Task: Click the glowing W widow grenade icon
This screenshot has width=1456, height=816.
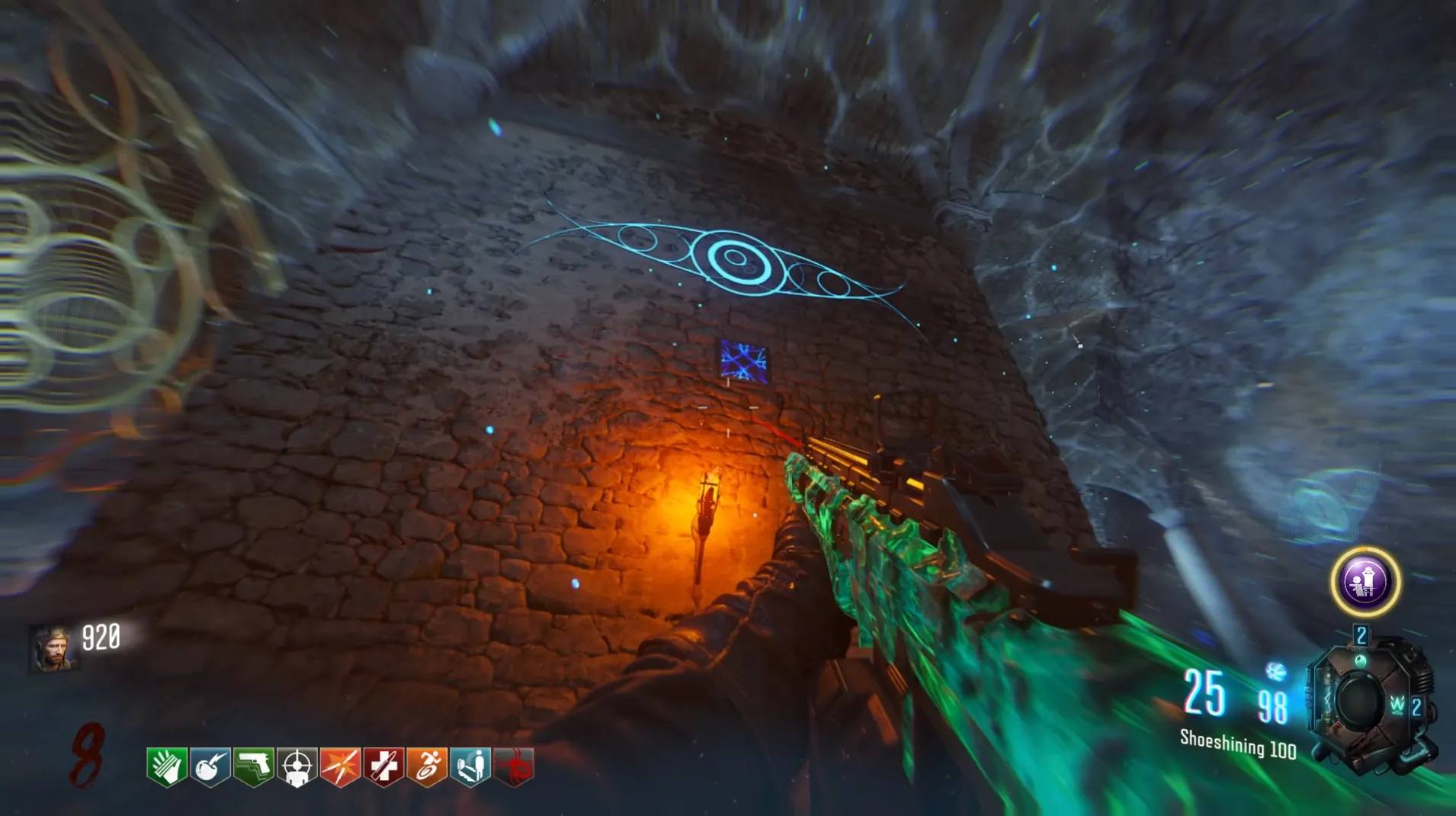Action: 1397,705
